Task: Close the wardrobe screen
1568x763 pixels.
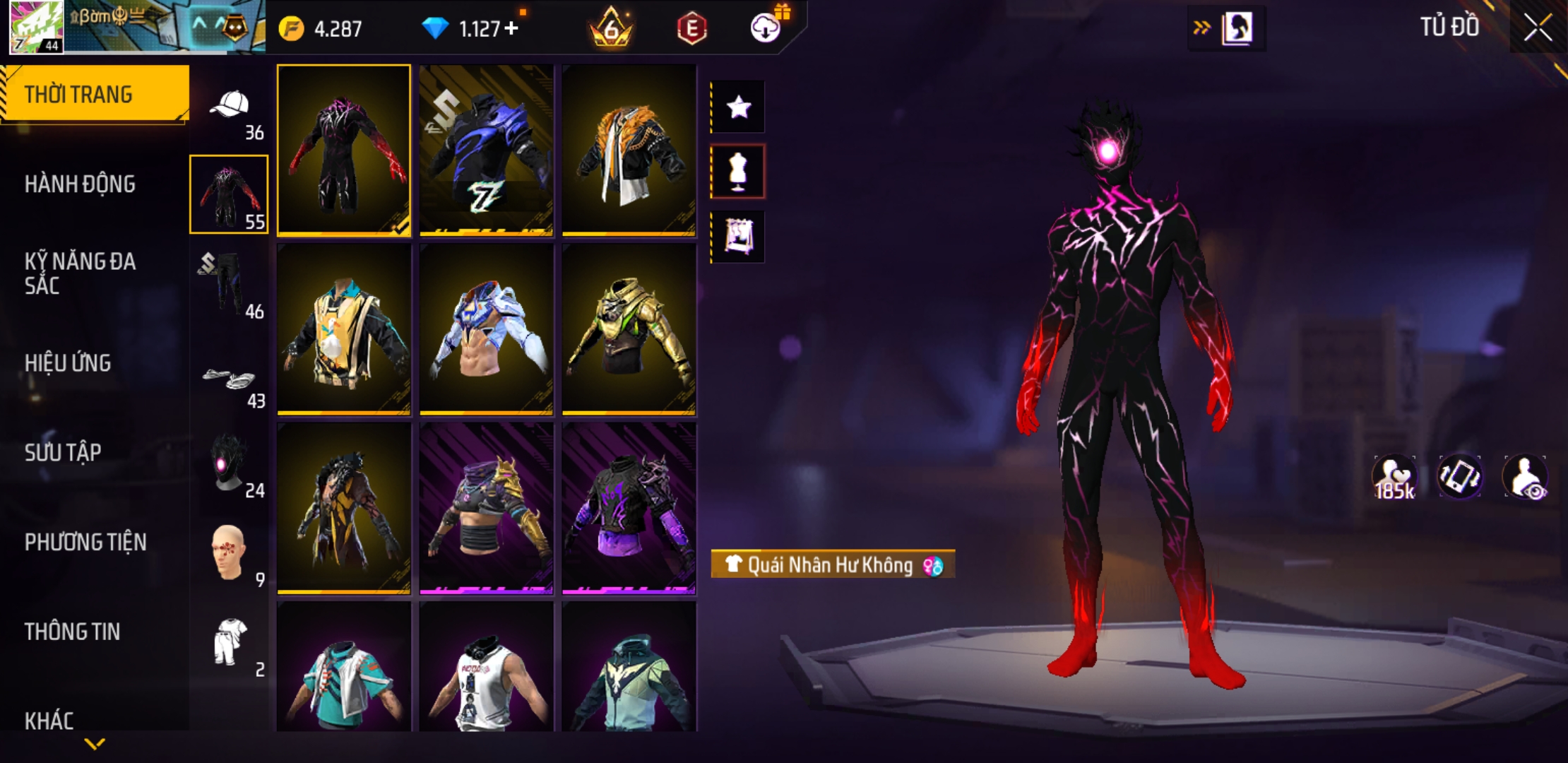Action: click(1538, 28)
